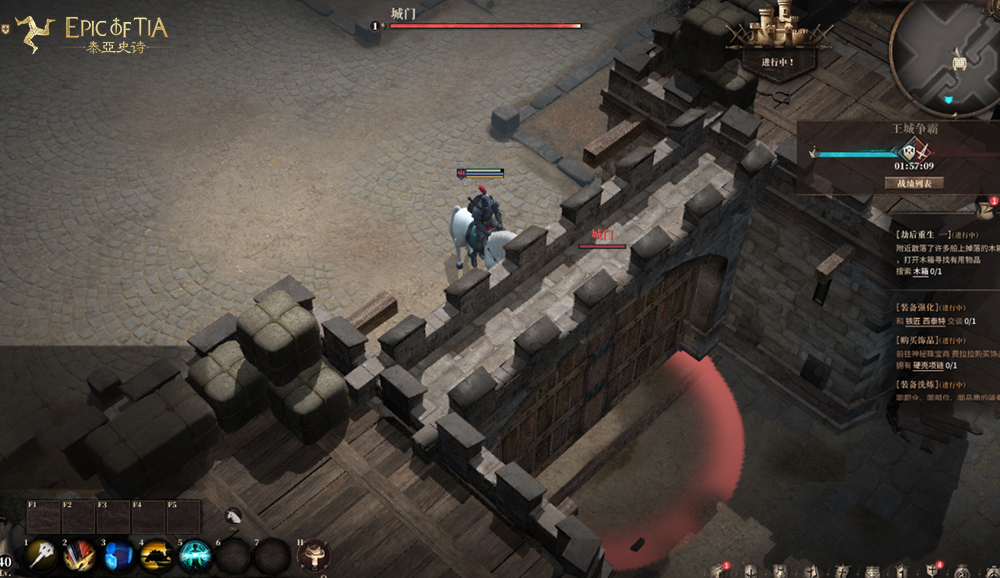Activate the blue crystal shield skill
This screenshot has height=578, width=1000.
coord(118,555)
